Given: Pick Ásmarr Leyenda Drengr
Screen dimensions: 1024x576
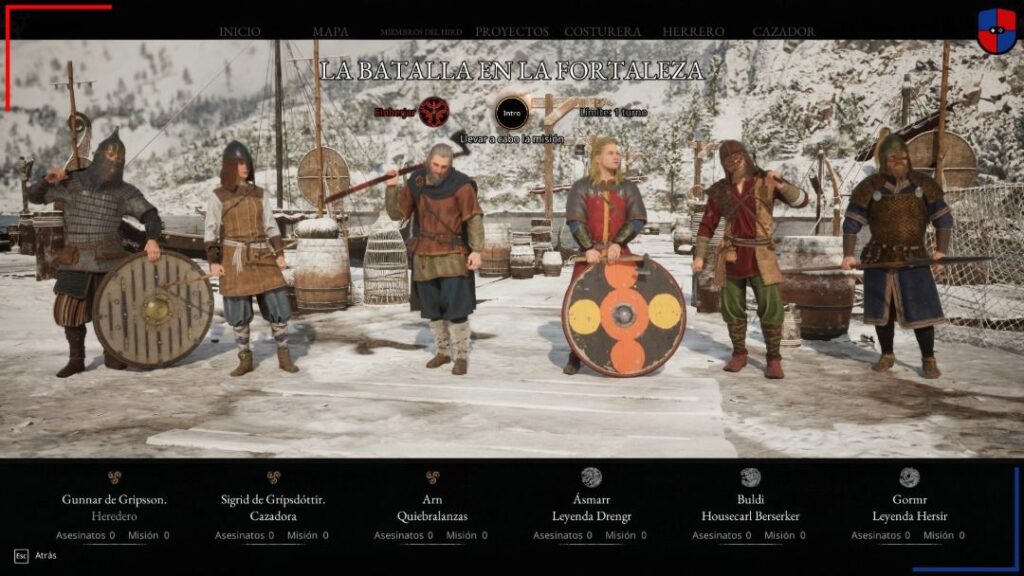Looking at the screenshot, I should 591,507.
